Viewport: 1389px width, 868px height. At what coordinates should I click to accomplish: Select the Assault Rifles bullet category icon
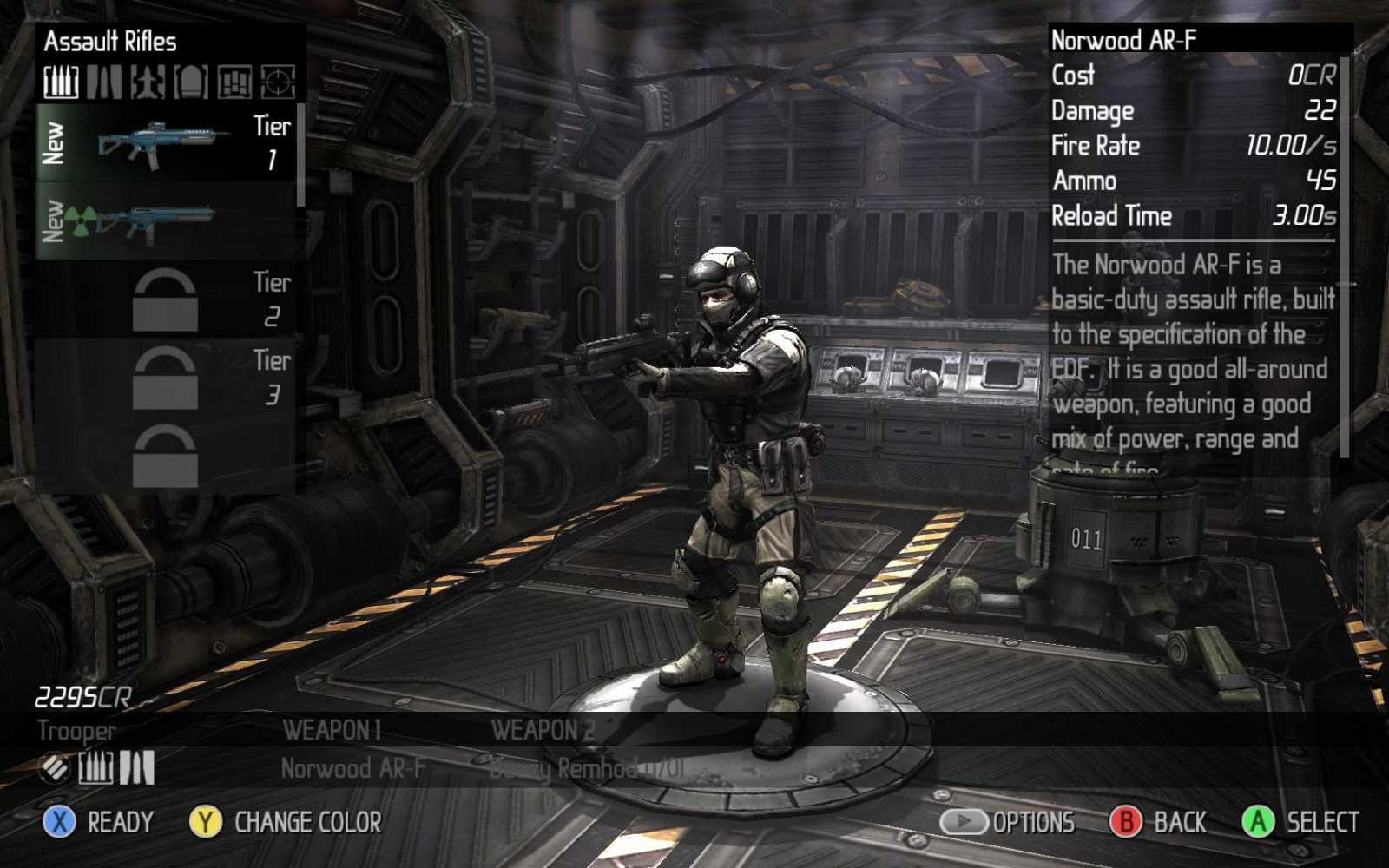[x=62, y=82]
